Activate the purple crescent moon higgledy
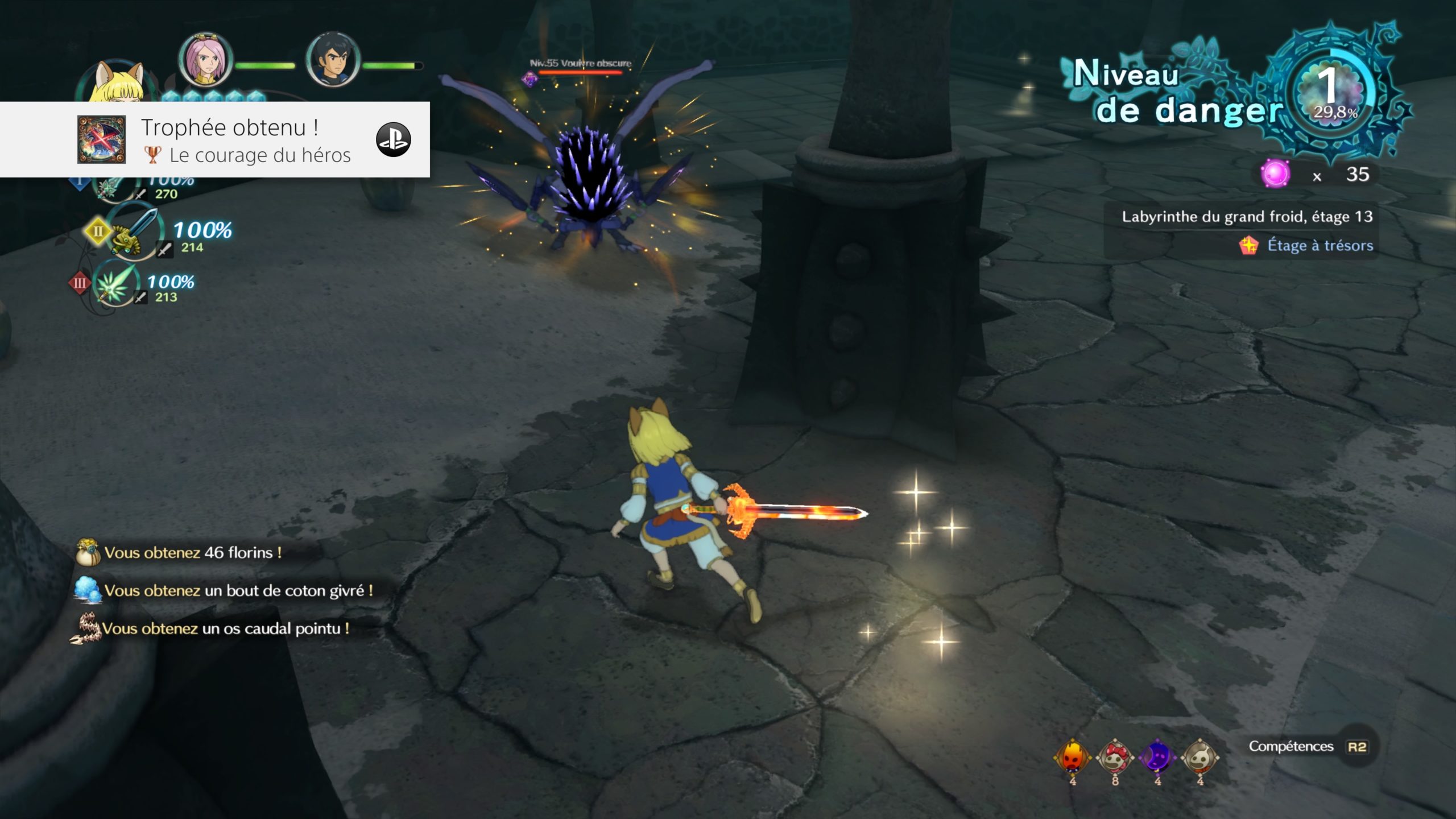Screen dimensions: 1456x819 [x=1157, y=757]
